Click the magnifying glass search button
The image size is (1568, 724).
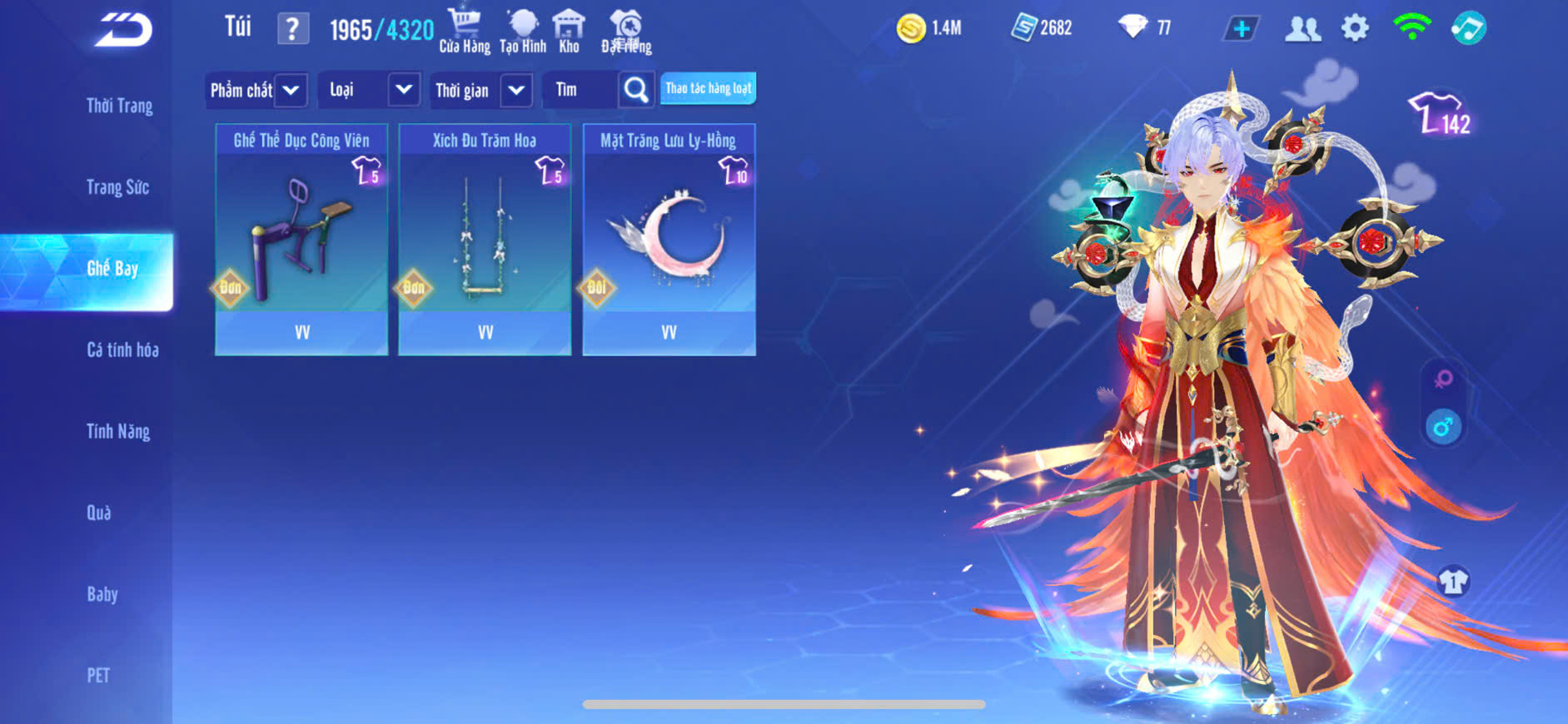click(x=636, y=90)
